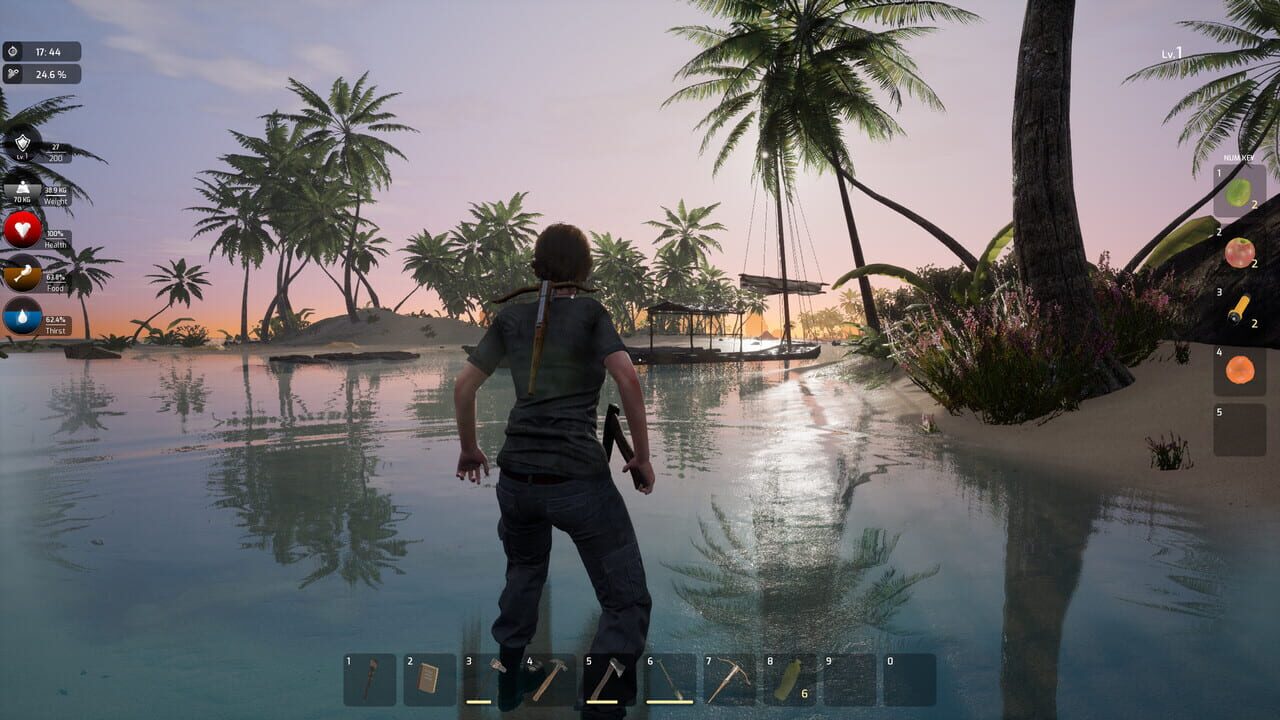The height and width of the screenshot is (720, 1280).
Task: Click the Food drumstick indicator
Action: [23, 275]
